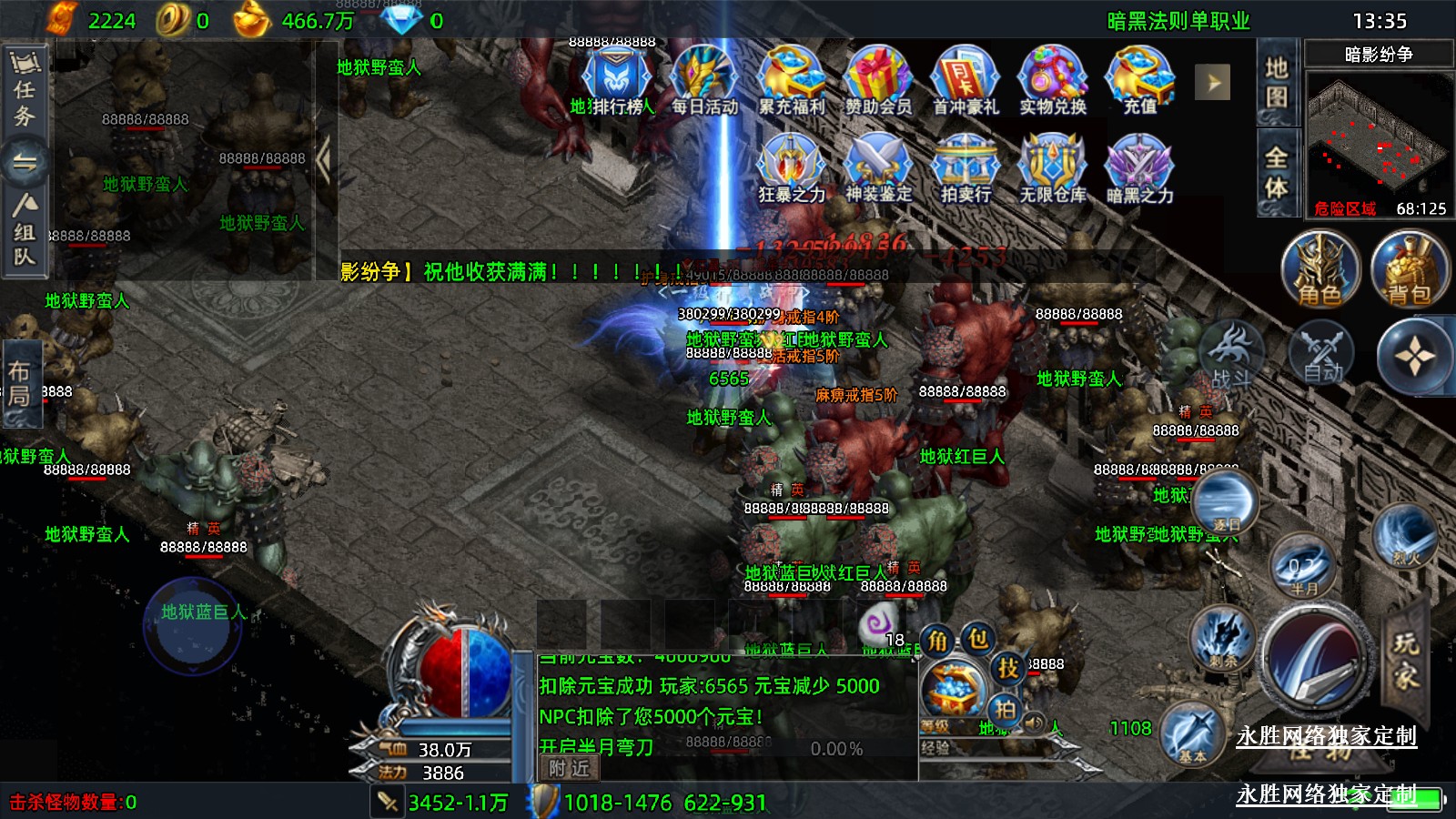The image size is (1456, 819).
Task: Open the 实物兑换 exchange icon
Action: [1053, 80]
